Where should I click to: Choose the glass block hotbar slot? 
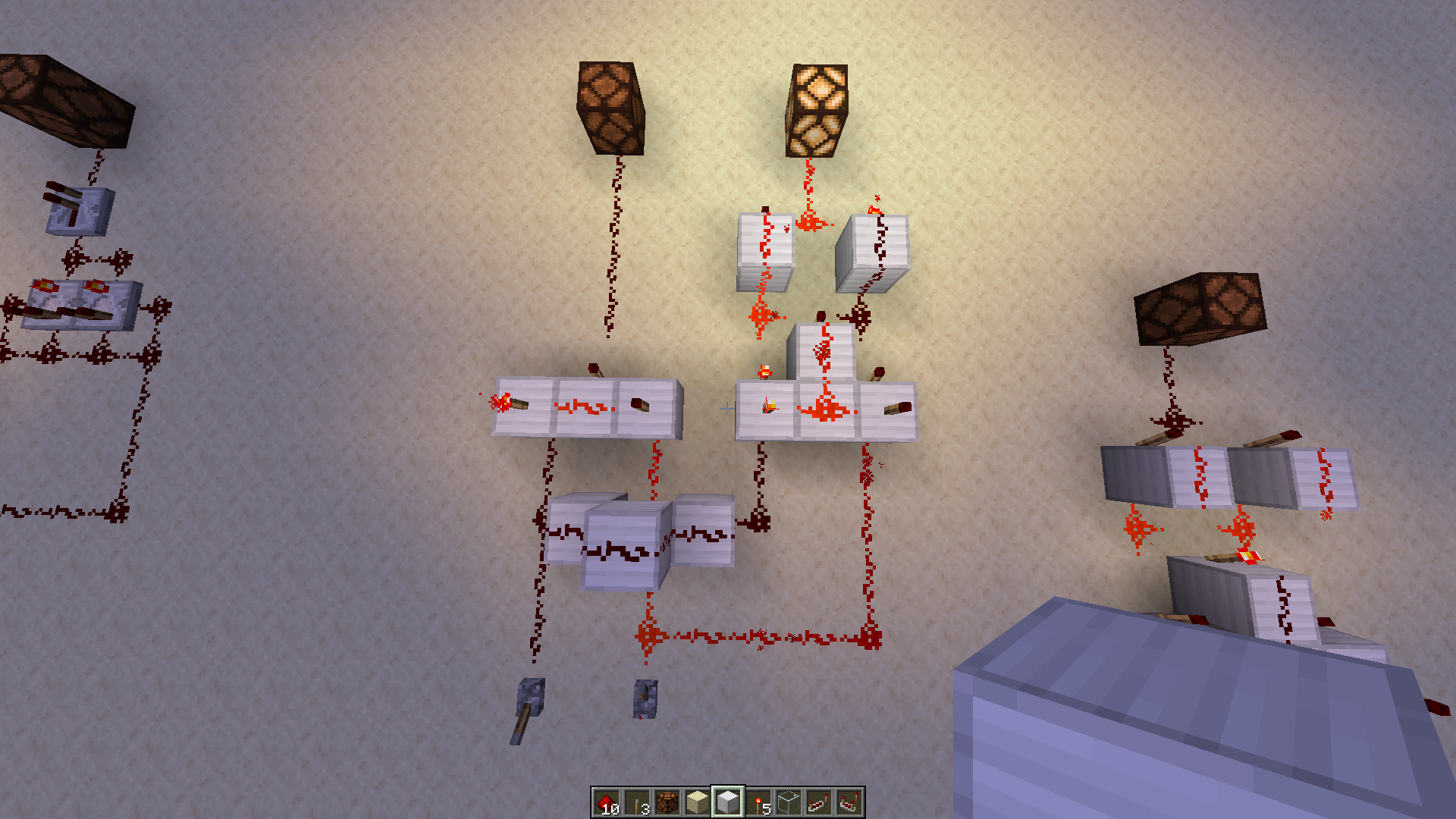(x=789, y=802)
